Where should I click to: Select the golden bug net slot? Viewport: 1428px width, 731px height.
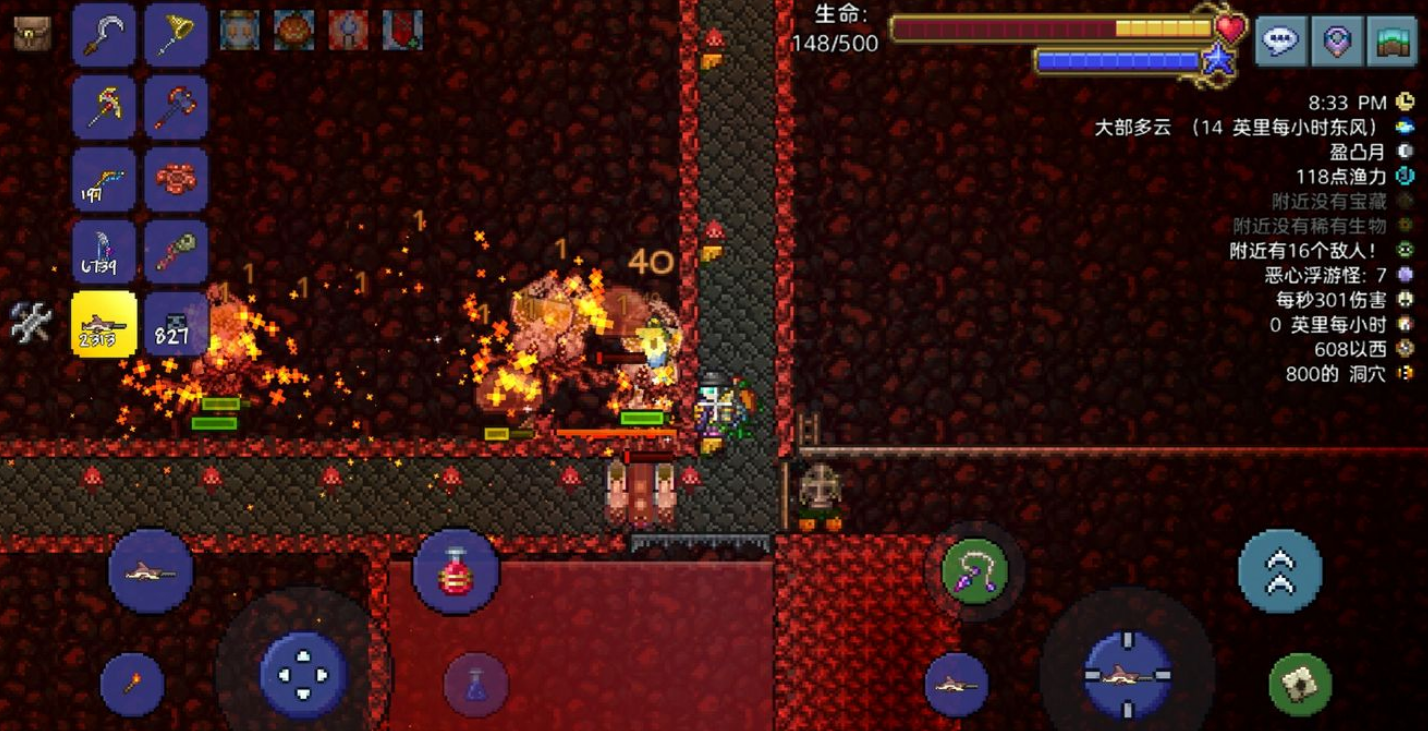point(175,35)
